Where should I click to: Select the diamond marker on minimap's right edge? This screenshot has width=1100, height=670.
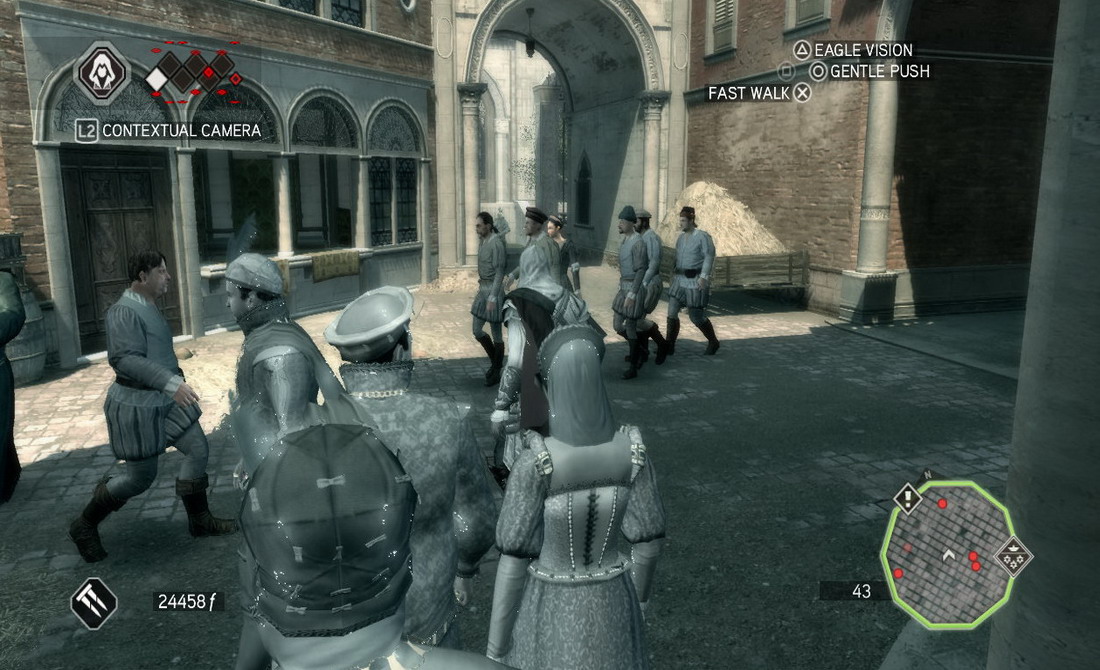click(x=1014, y=556)
